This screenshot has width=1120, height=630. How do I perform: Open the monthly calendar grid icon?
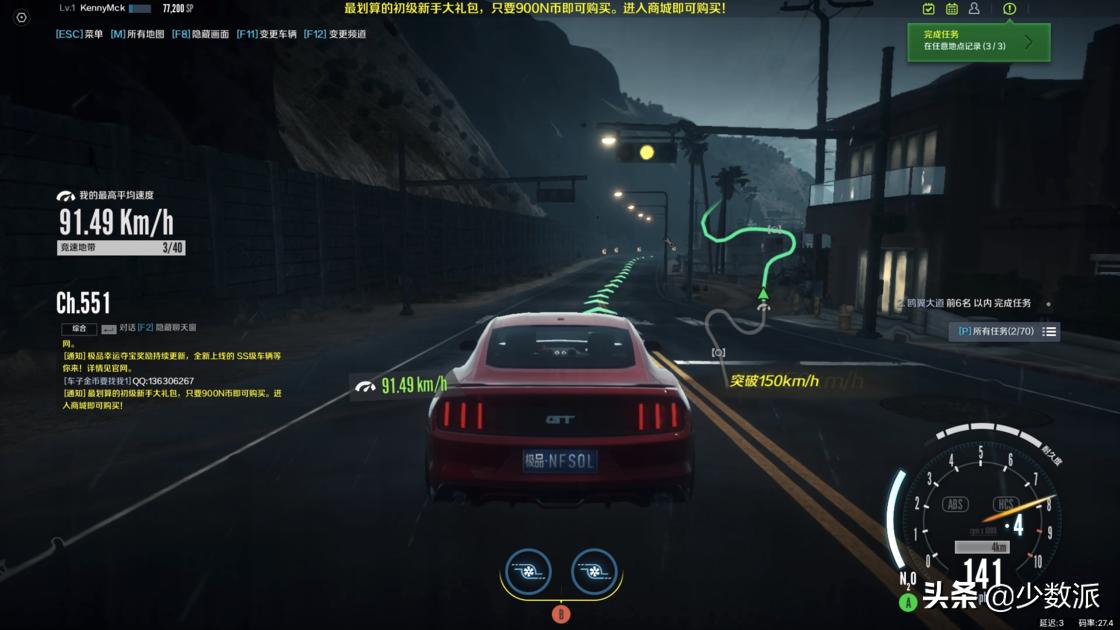[952, 9]
